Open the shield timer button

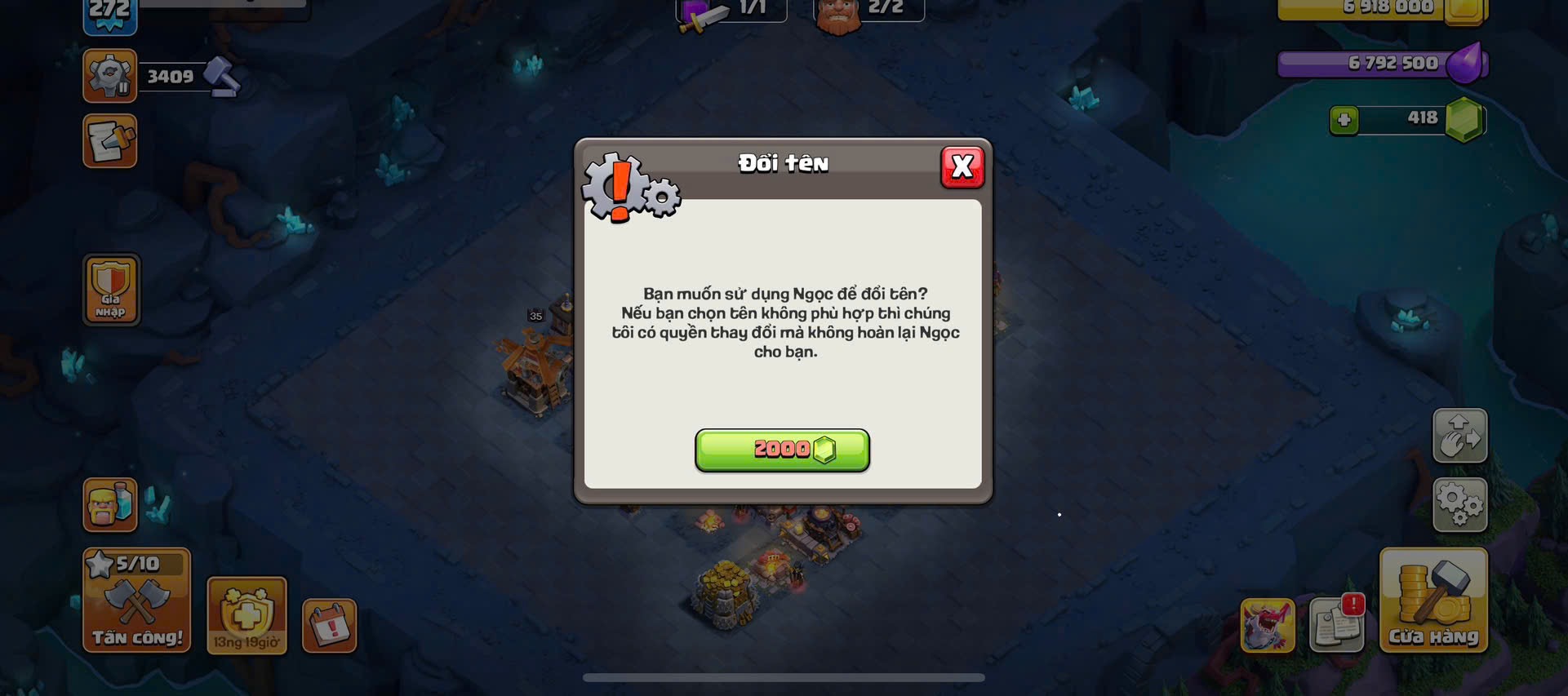[247, 615]
